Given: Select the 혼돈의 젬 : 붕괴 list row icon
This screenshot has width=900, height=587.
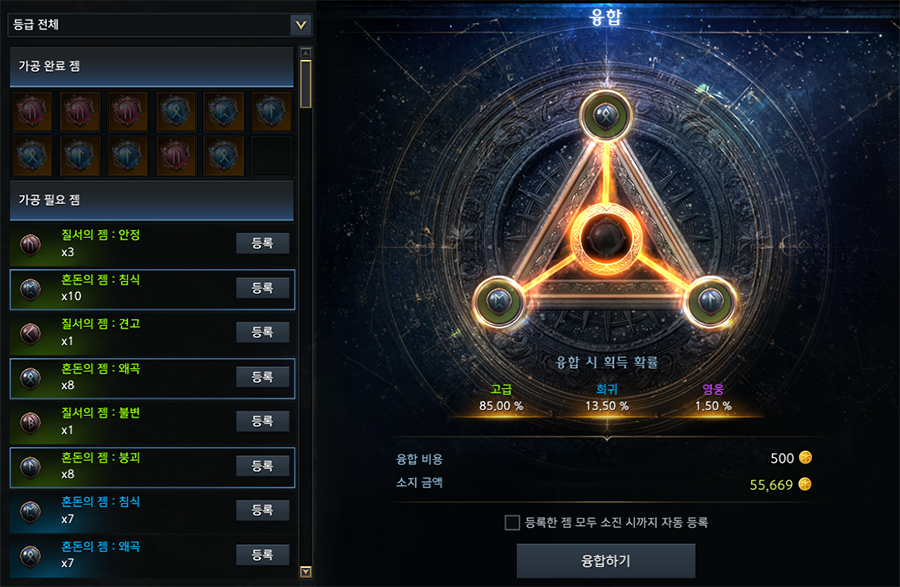Looking at the screenshot, I should (x=30, y=466).
